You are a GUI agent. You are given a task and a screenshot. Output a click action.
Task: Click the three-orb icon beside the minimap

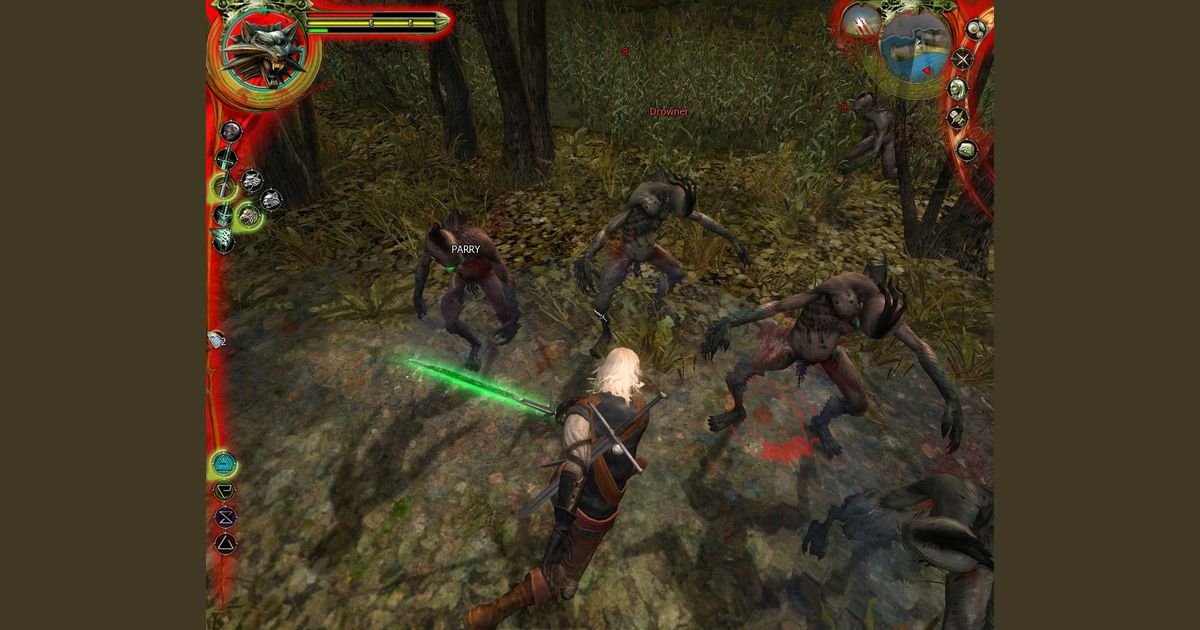(975, 29)
